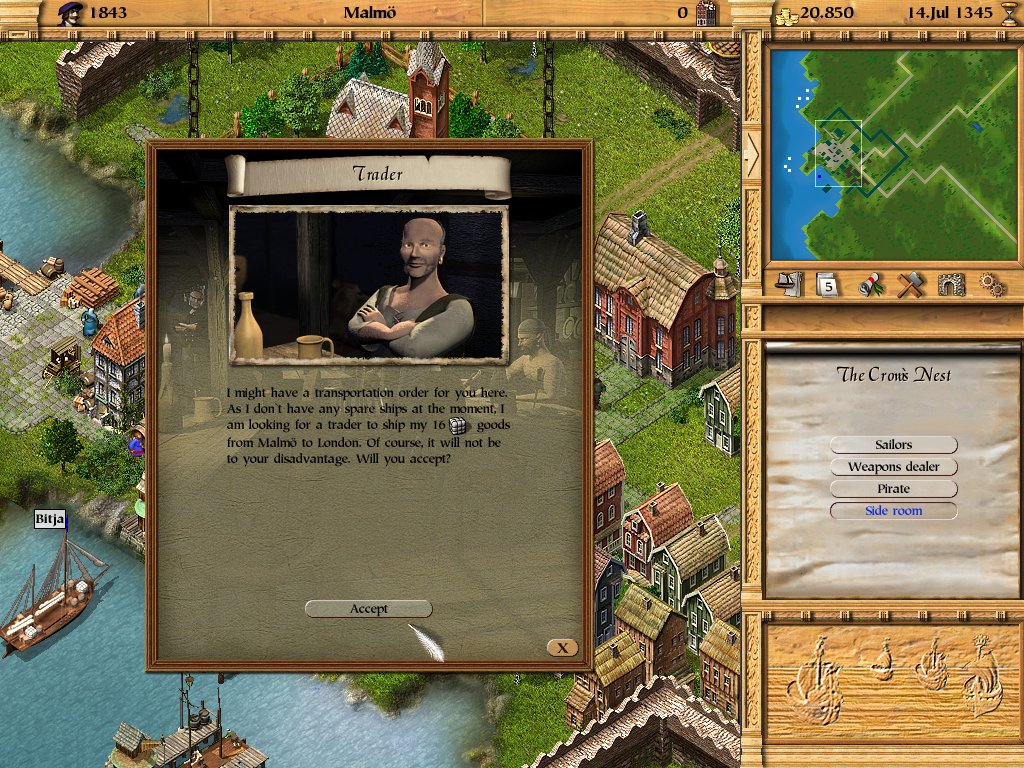Click the sealed scroll icon
This screenshot has width=1024, height=768.
(870, 285)
